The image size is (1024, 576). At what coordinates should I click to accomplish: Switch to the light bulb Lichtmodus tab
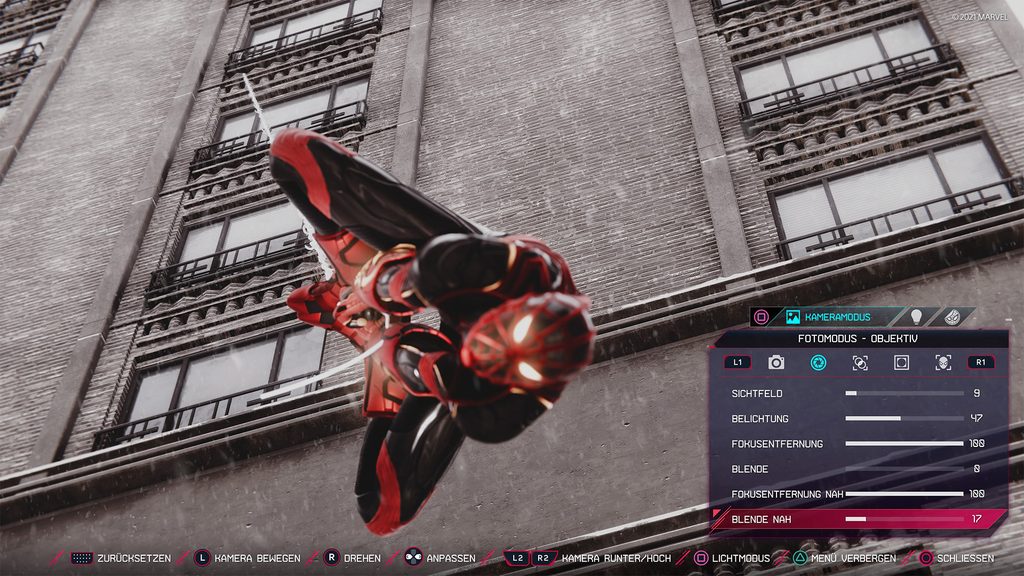point(915,317)
